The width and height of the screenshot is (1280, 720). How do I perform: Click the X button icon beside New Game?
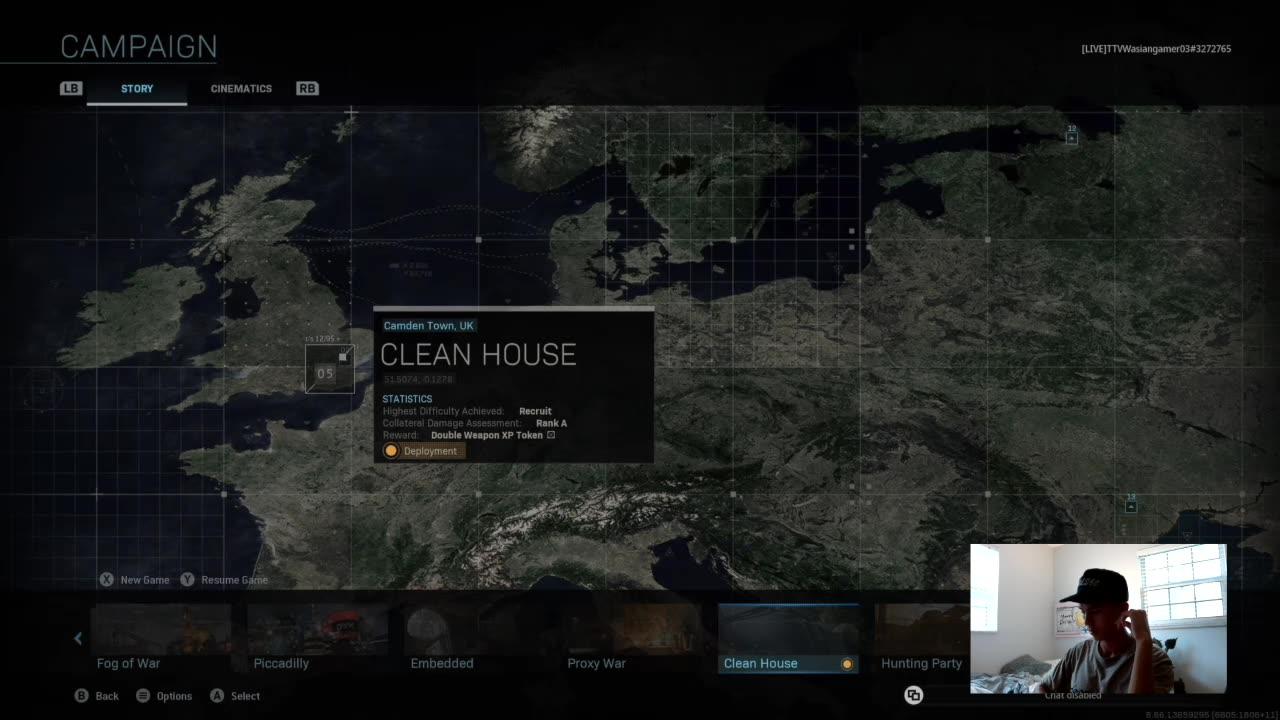pos(107,580)
